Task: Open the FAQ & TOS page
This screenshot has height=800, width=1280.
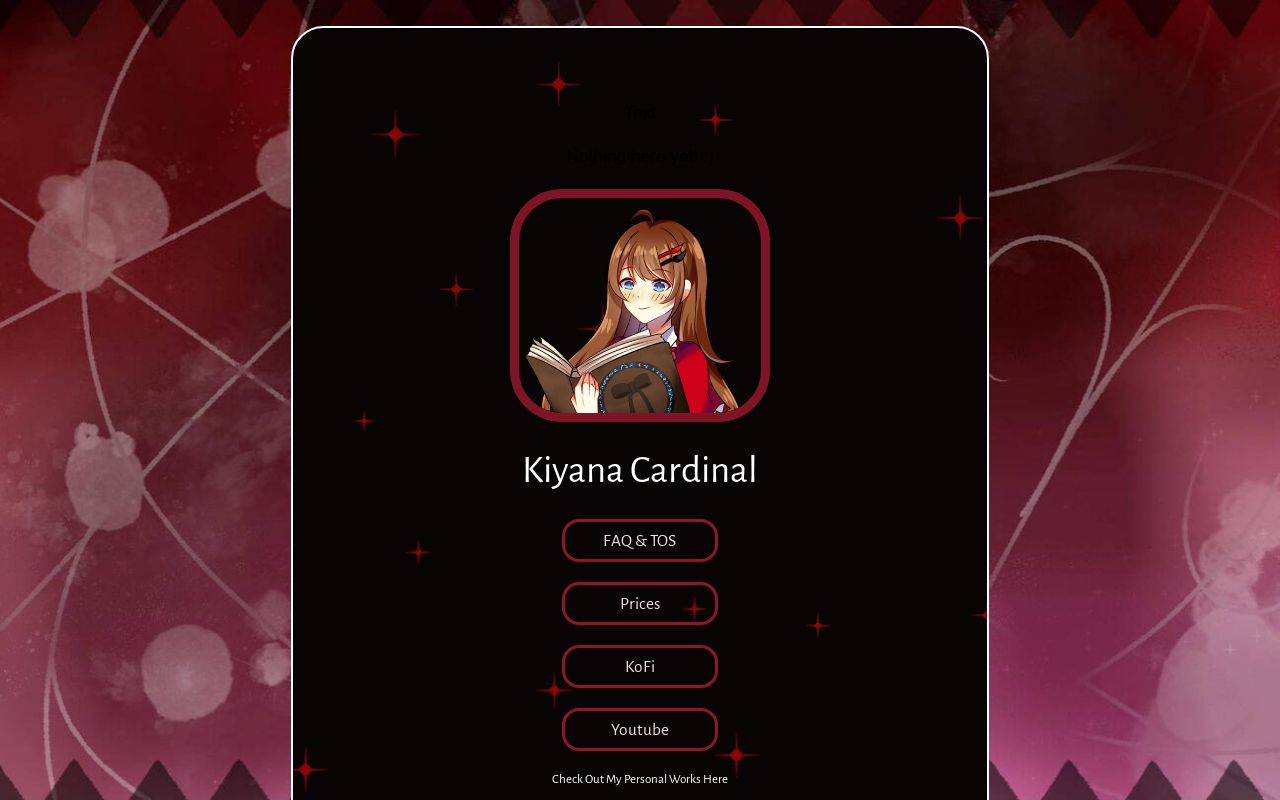Action: point(640,540)
